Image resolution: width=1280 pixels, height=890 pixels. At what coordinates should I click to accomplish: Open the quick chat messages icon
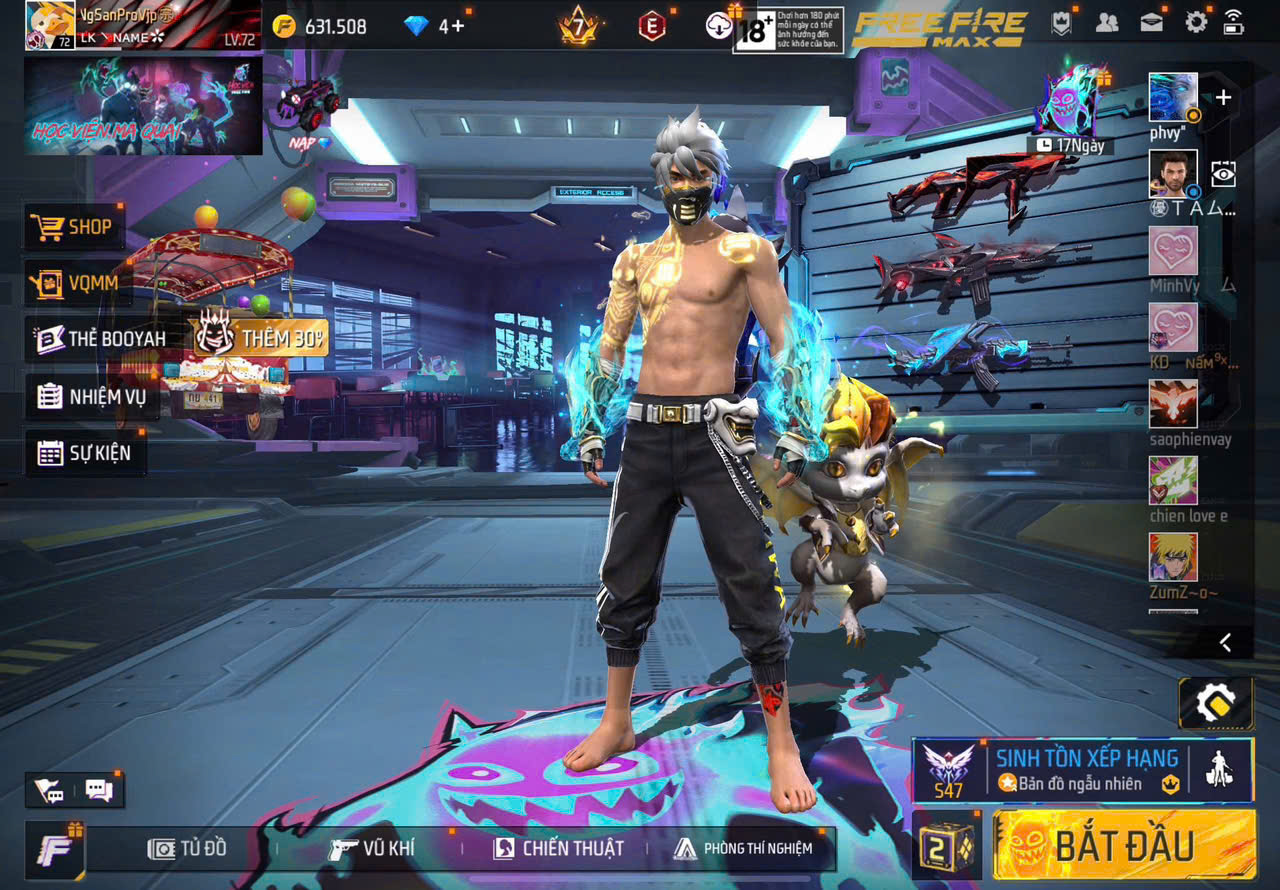click(100, 790)
